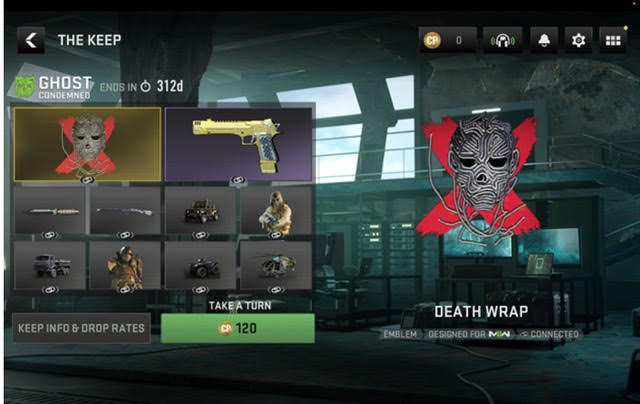Open the headset voice chat settings
This screenshot has height=404, width=640.
pos(502,40)
